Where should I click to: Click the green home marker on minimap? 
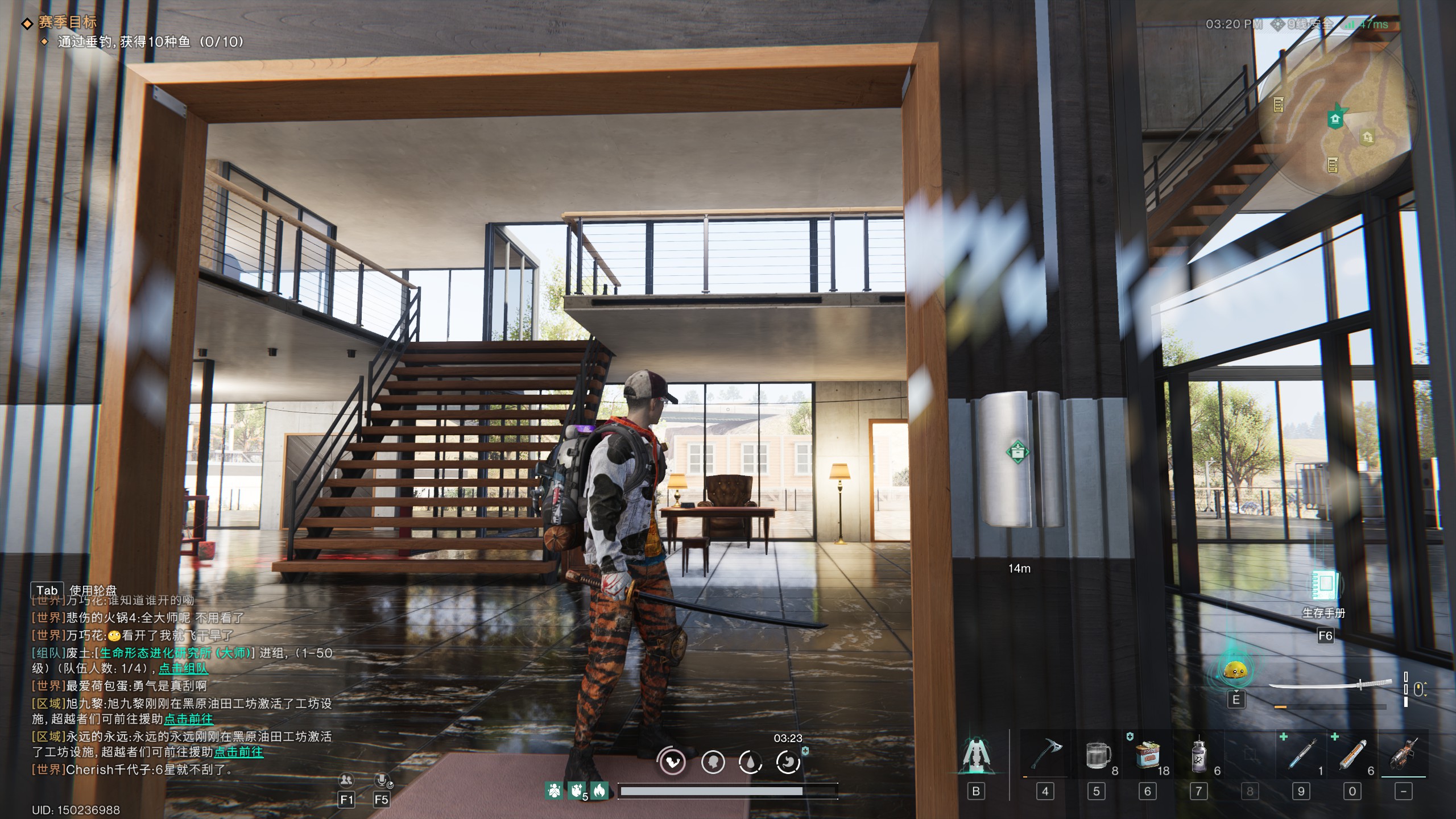click(1335, 118)
